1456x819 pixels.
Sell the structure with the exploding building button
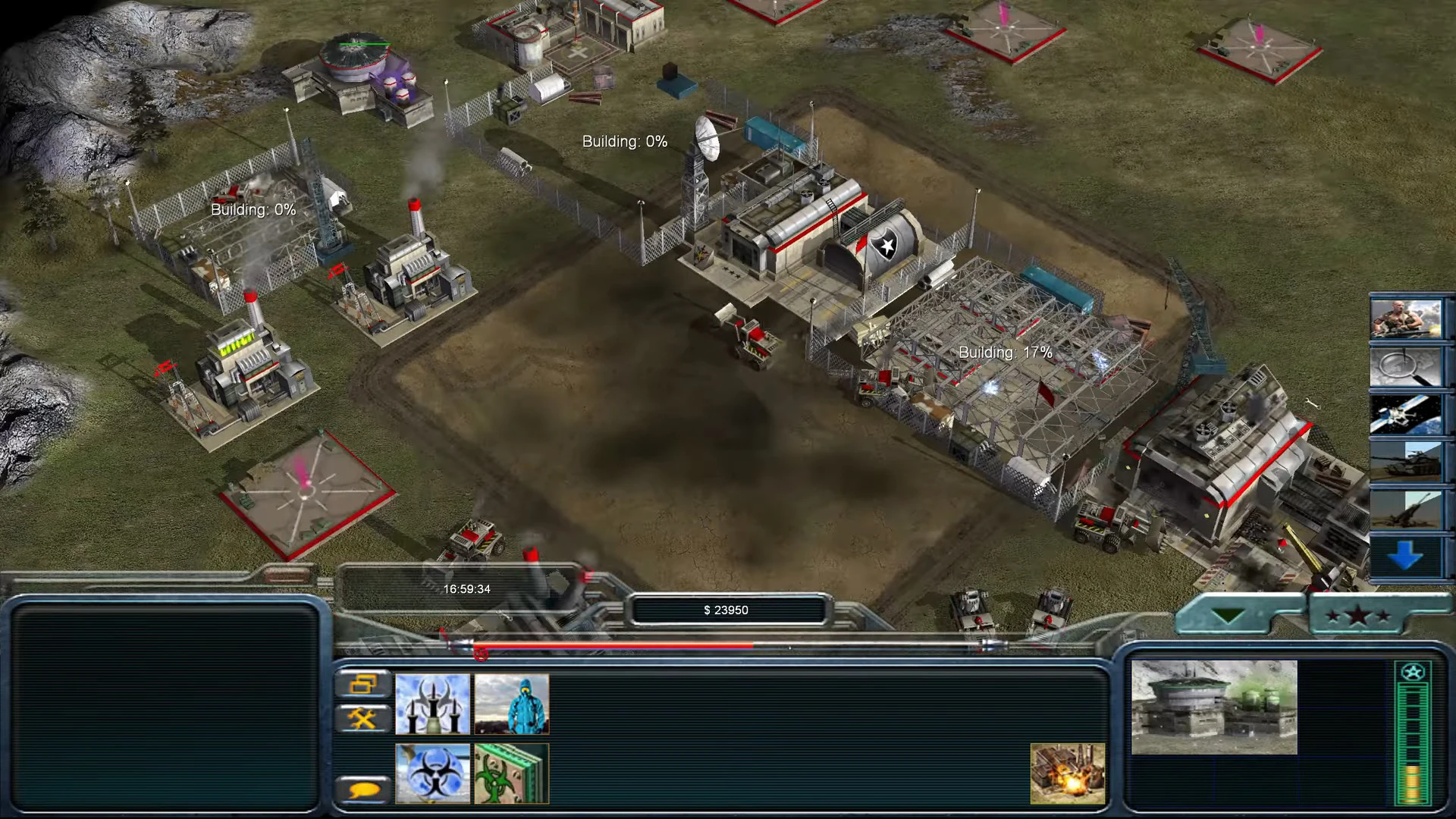click(1067, 773)
